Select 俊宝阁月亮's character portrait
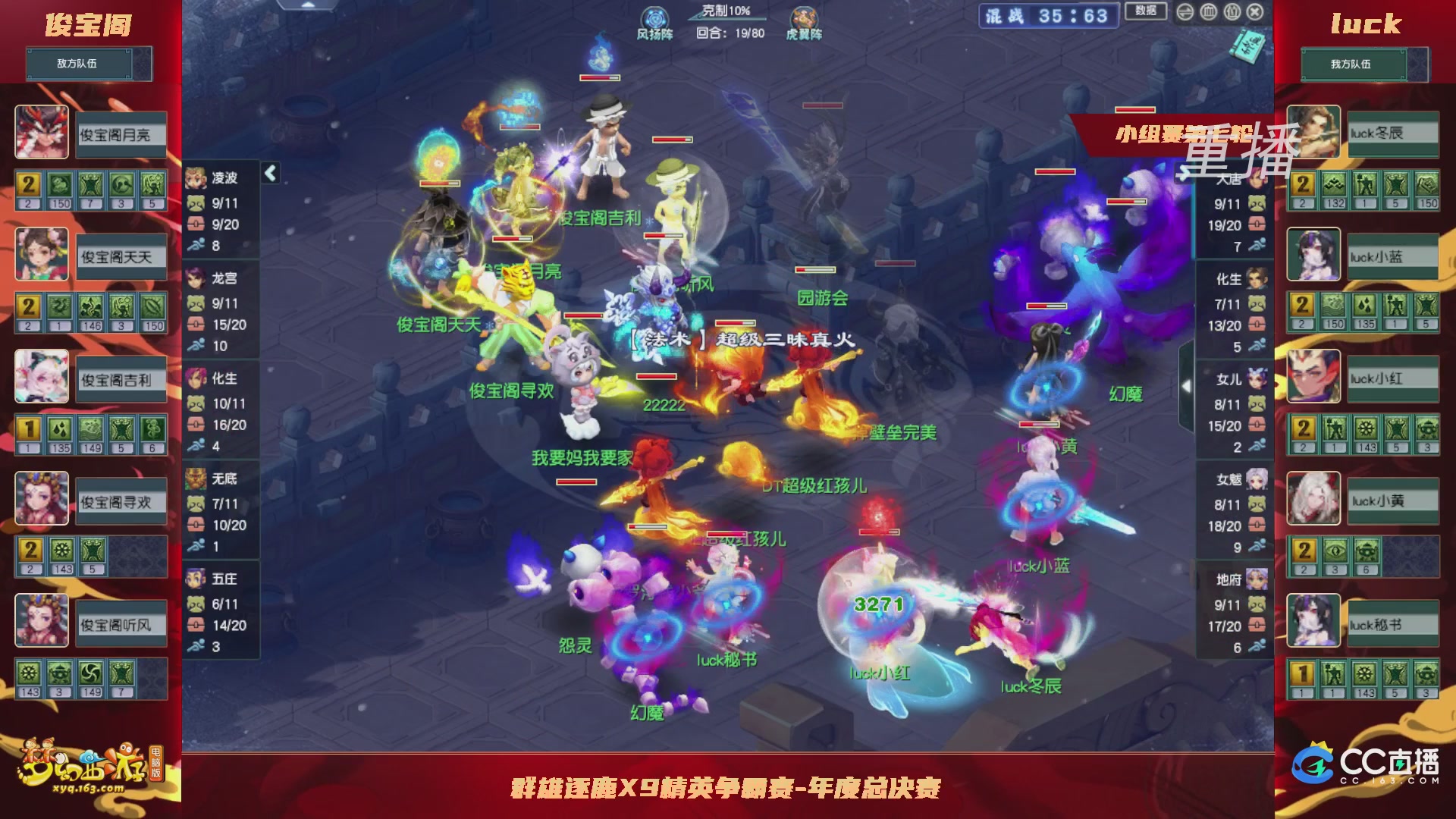Image resolution: width=1456 pixels, height=819 pixels. pyautogui.click(x=42, y=131)
